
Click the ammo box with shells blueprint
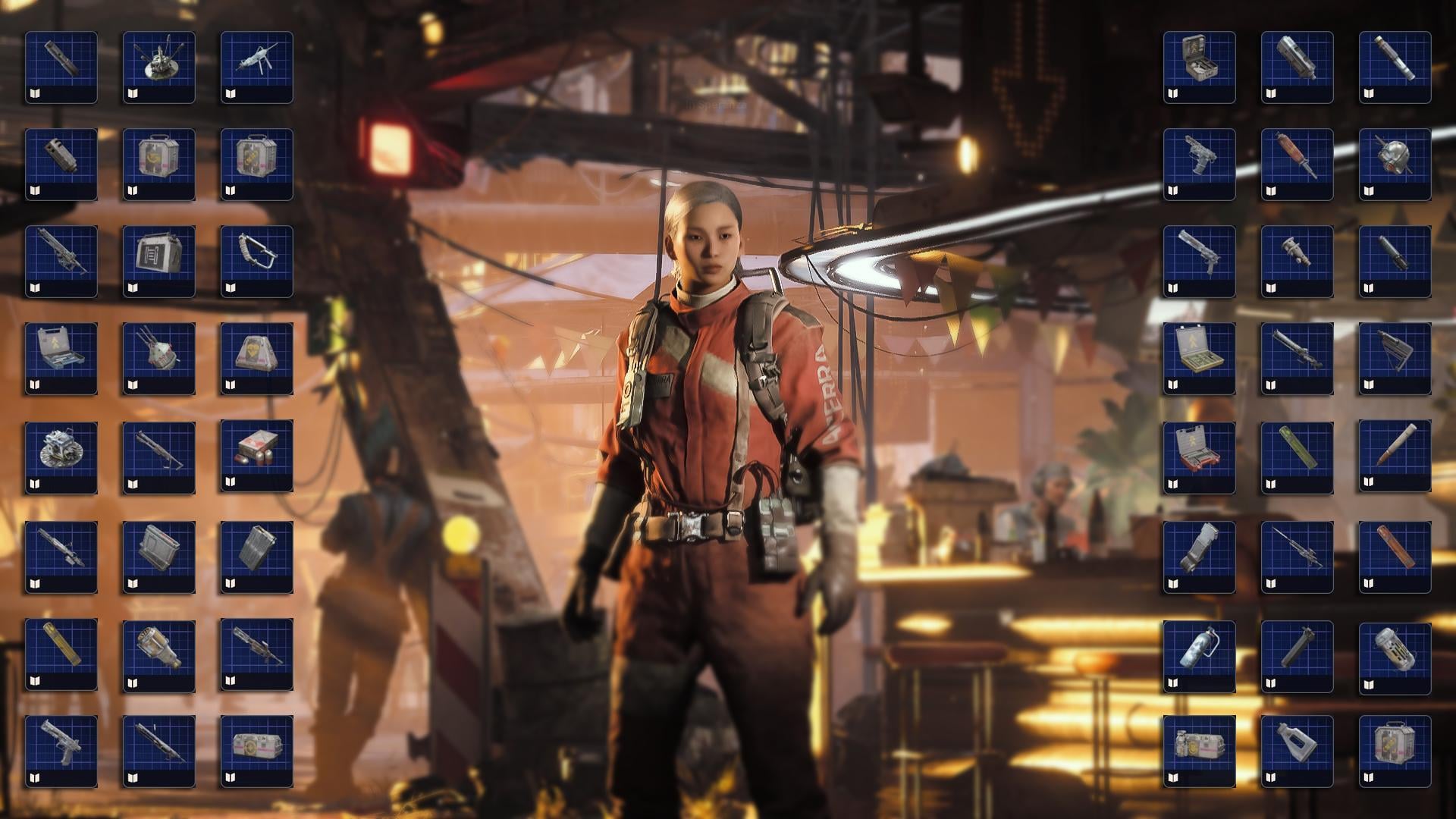[256, 456]
